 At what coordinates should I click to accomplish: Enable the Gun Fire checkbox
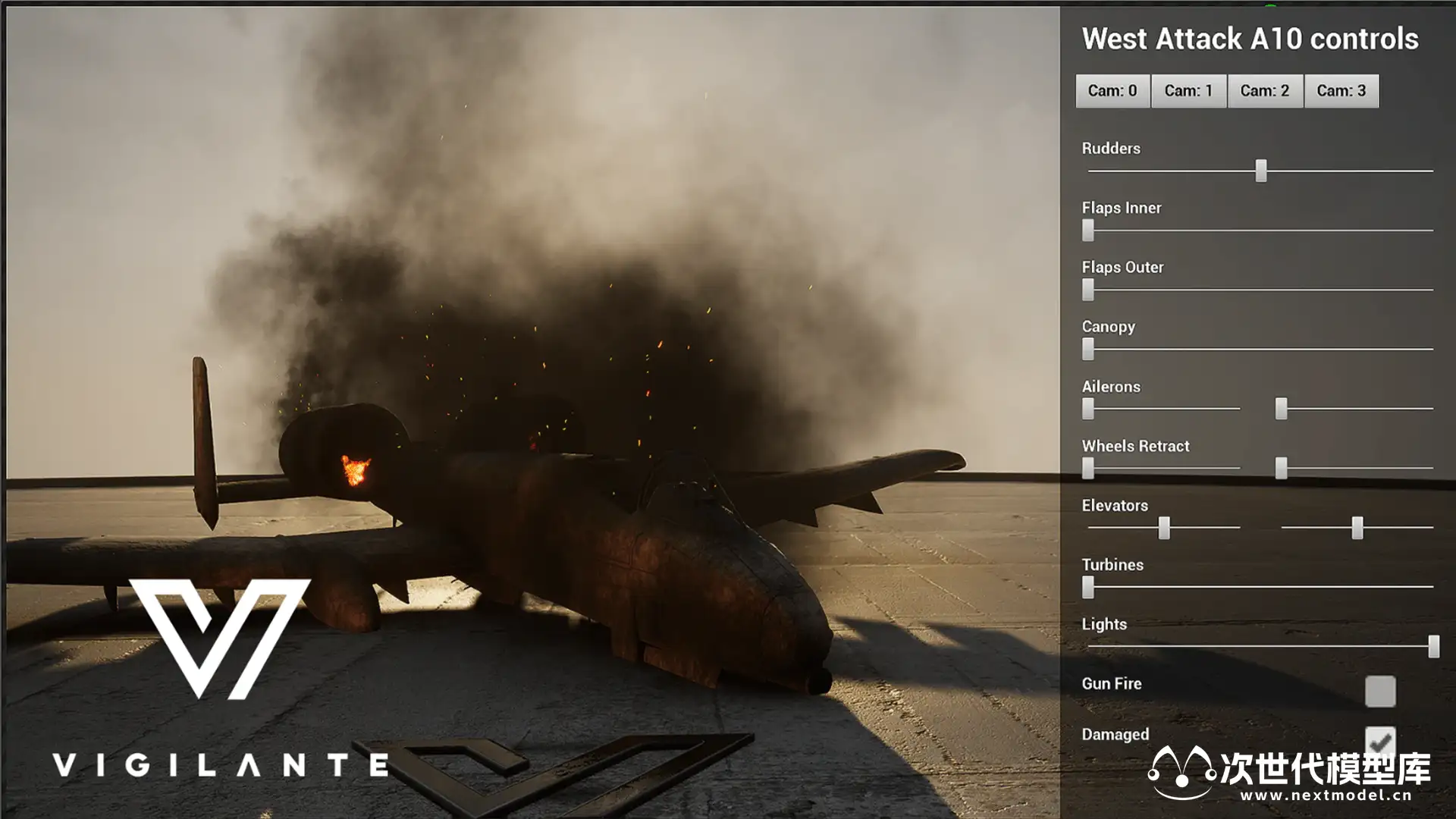coord(1379,692)
